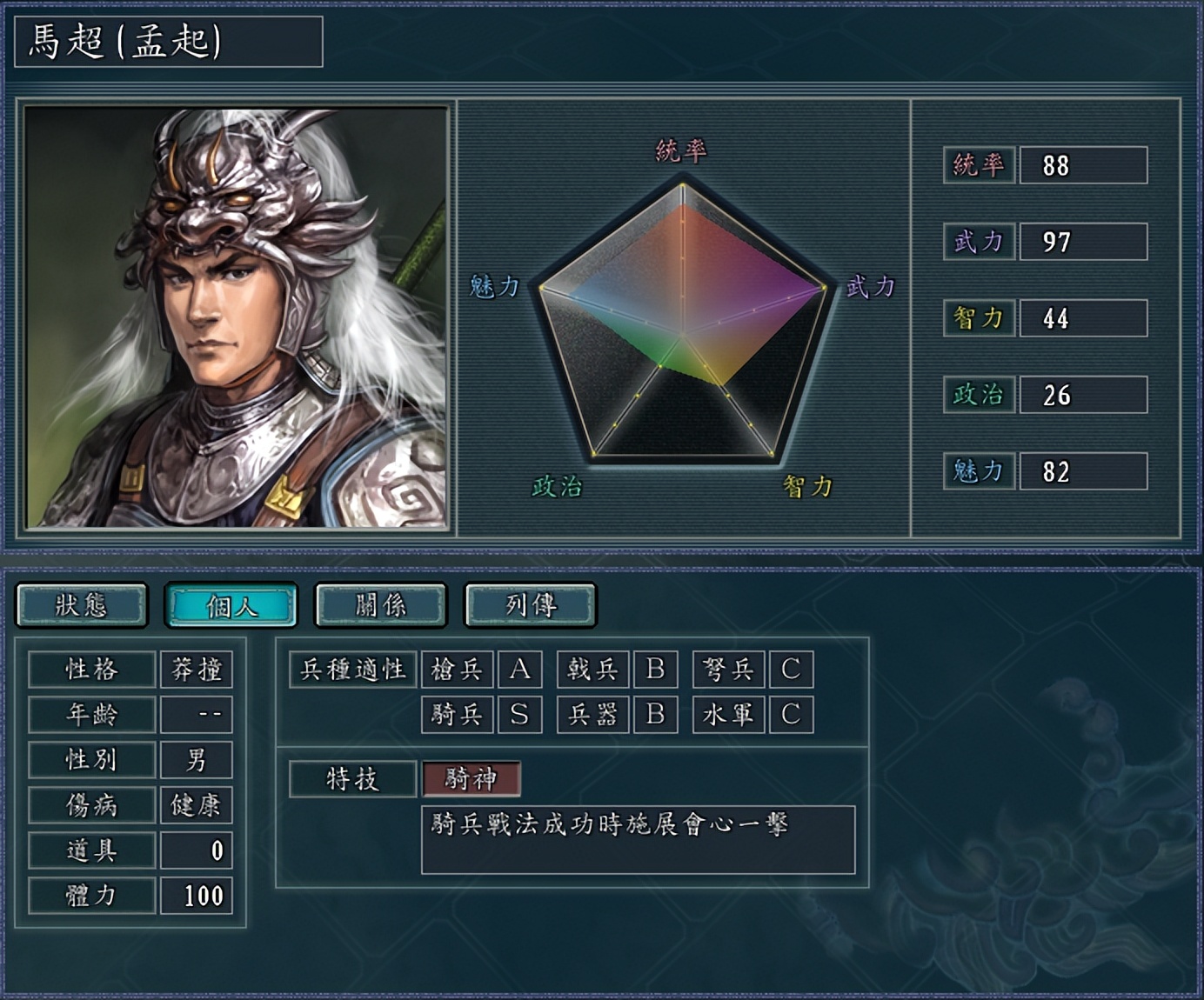This screenshot has height=1000, width=1204.
Task: Switch to the 狀態 tab
Action: 81,606
